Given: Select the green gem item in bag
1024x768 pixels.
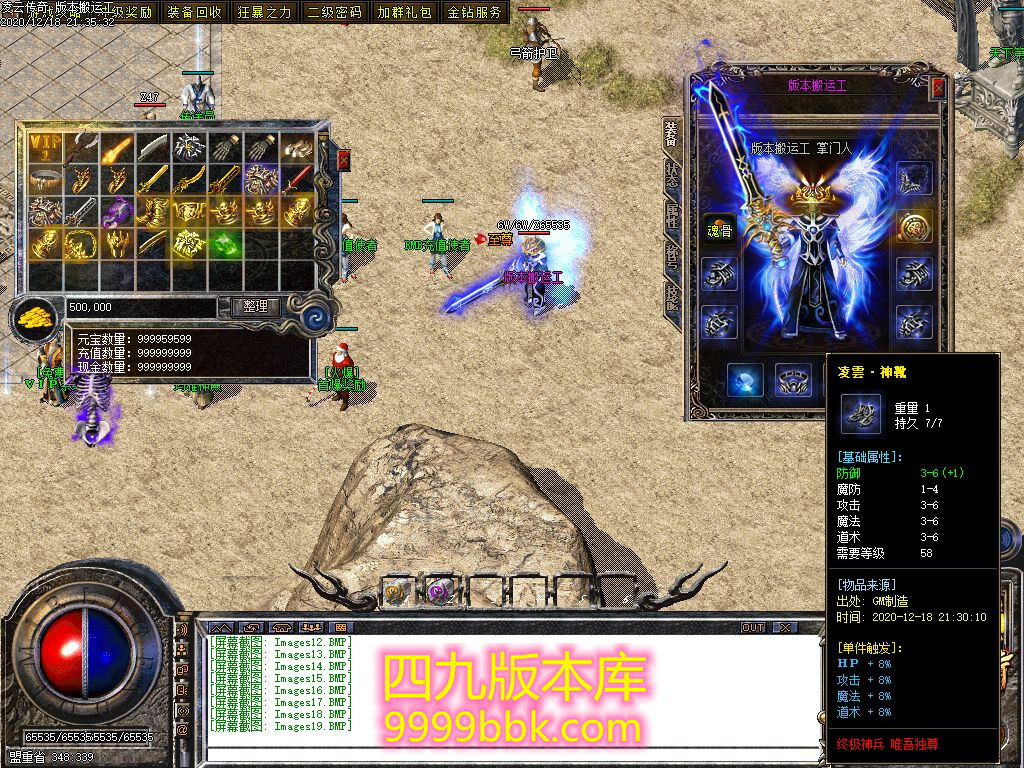Looking at the screenshot, I should (x=226, y=243).
